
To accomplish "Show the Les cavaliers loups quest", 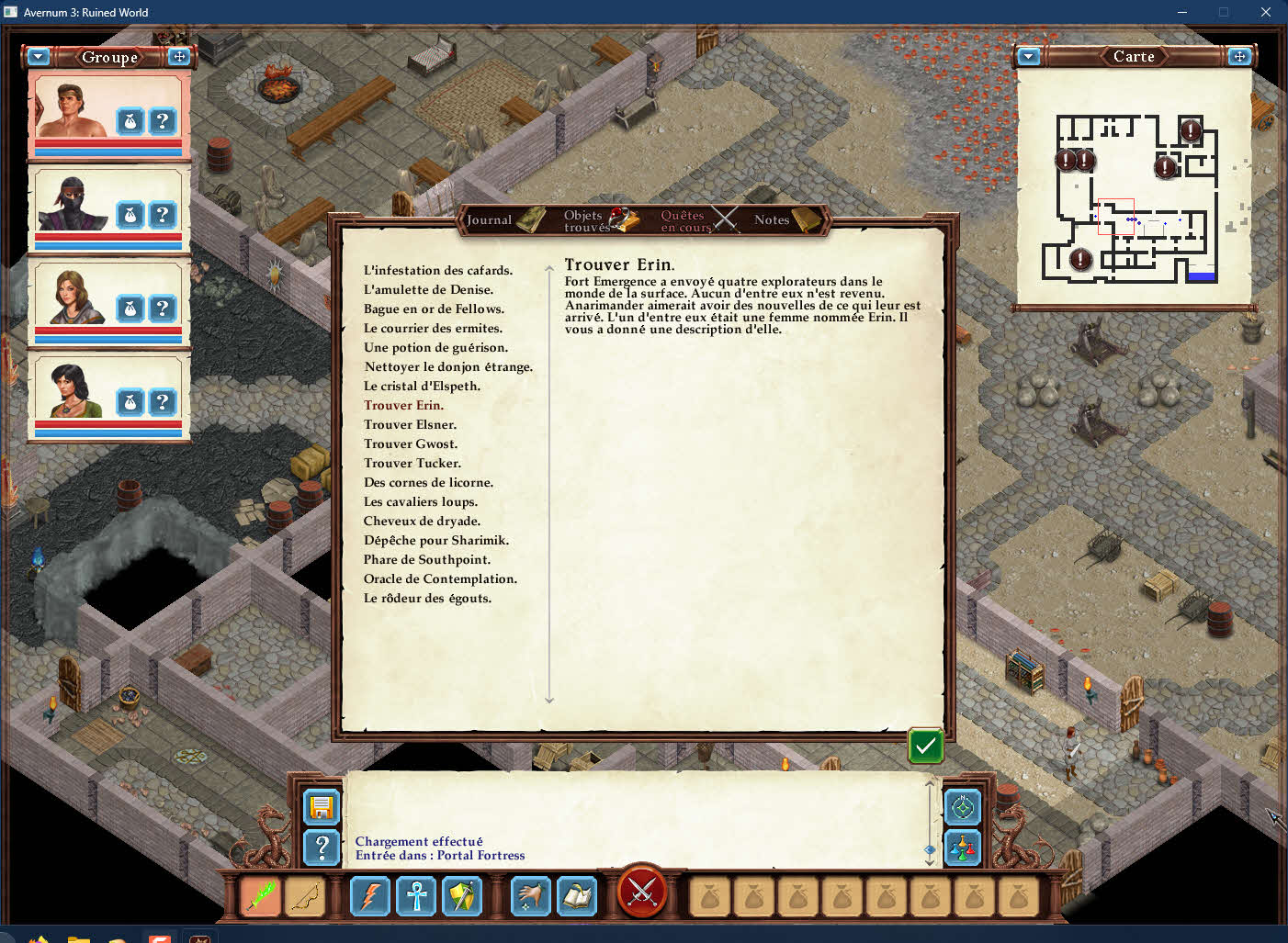I will click(x=420, y=501).
